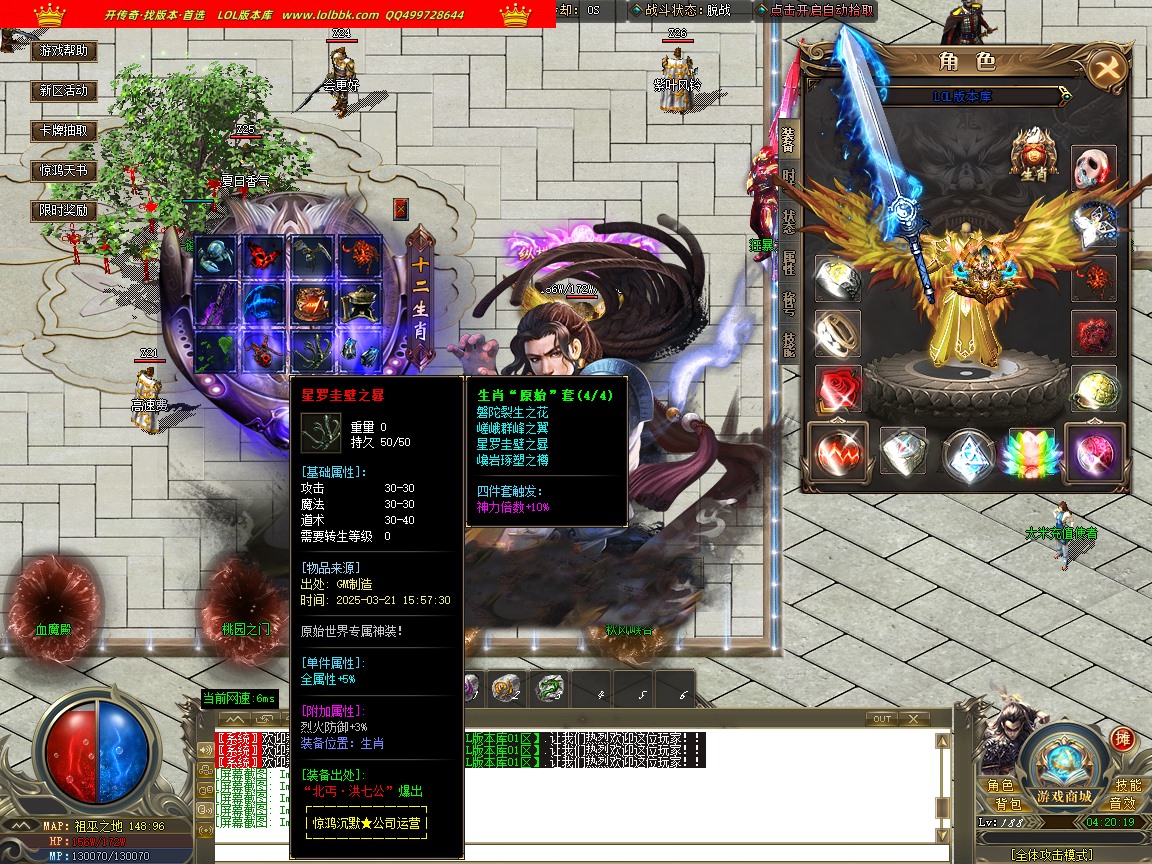Switch to the 状态 status tab
The height and width of the screenshot is (864, 1152).
788,220
